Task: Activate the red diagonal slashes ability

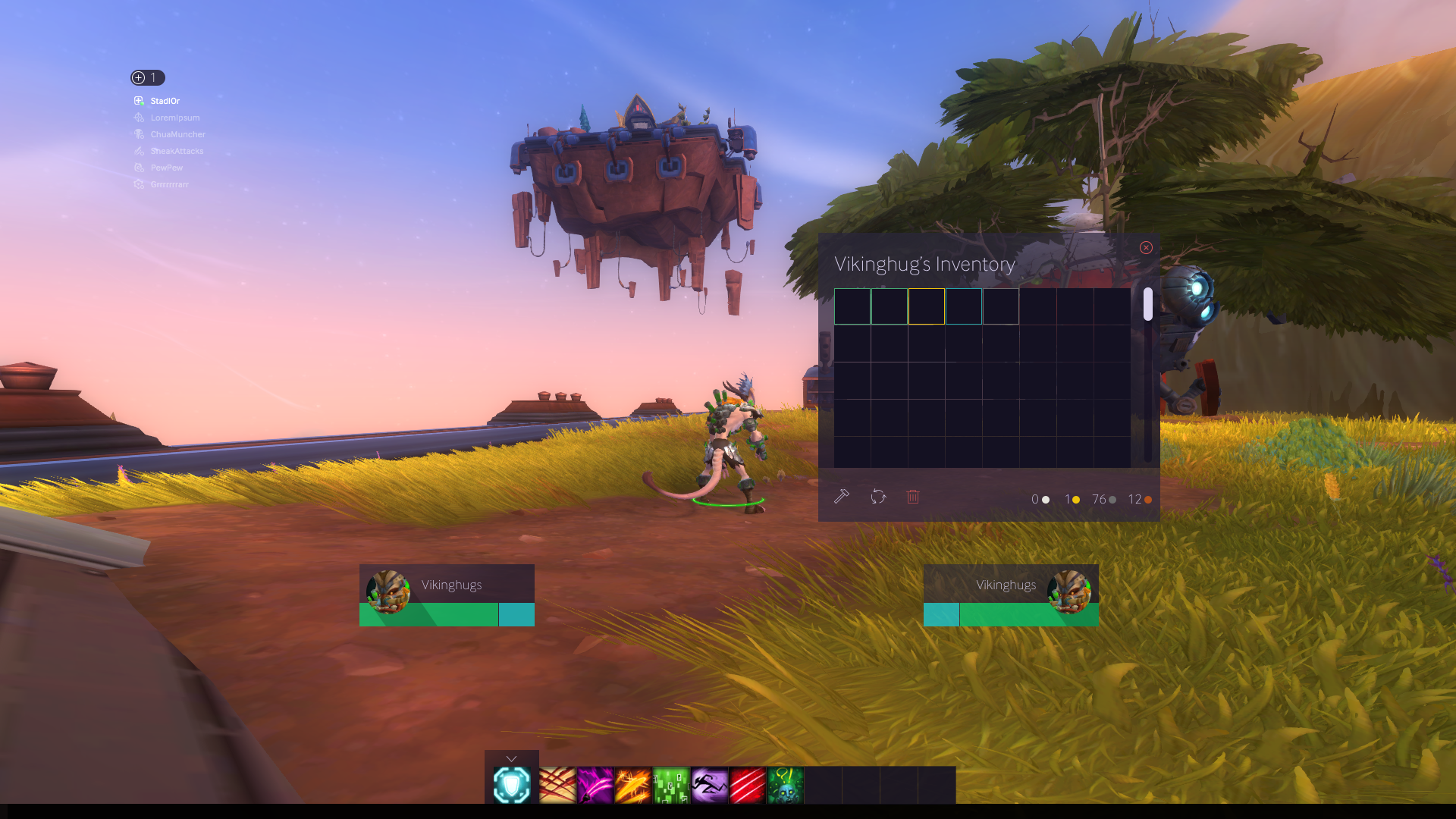Action: pyautogui.click(x=747, y=785)
